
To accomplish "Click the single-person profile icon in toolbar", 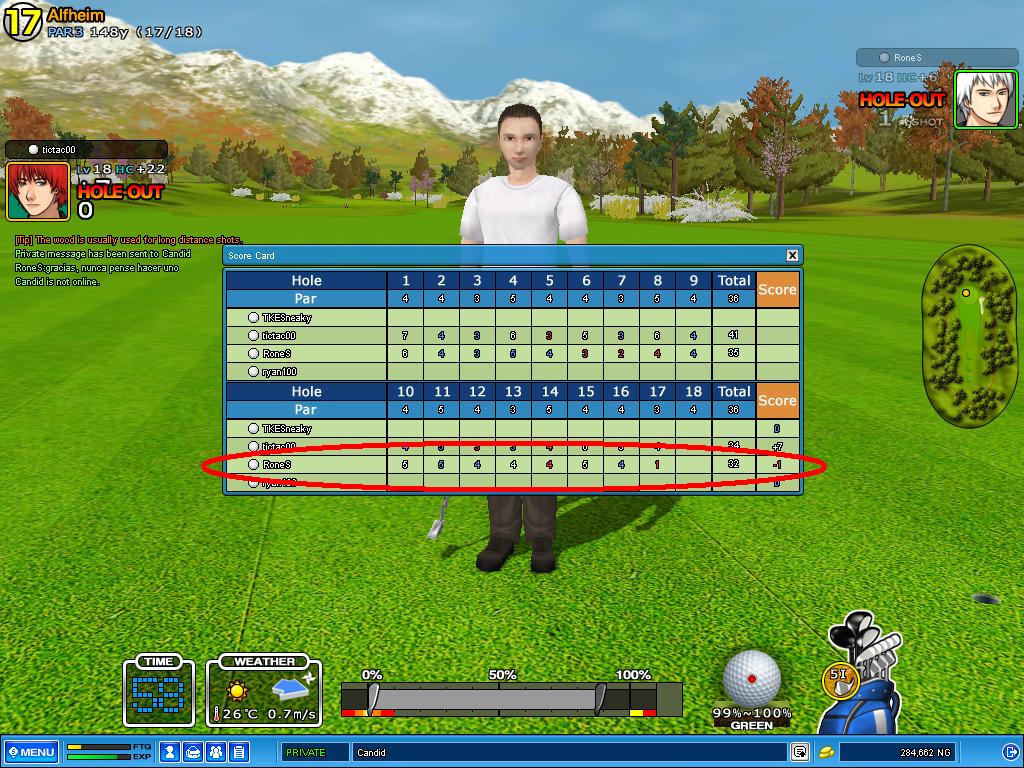I will pos(170,752).
